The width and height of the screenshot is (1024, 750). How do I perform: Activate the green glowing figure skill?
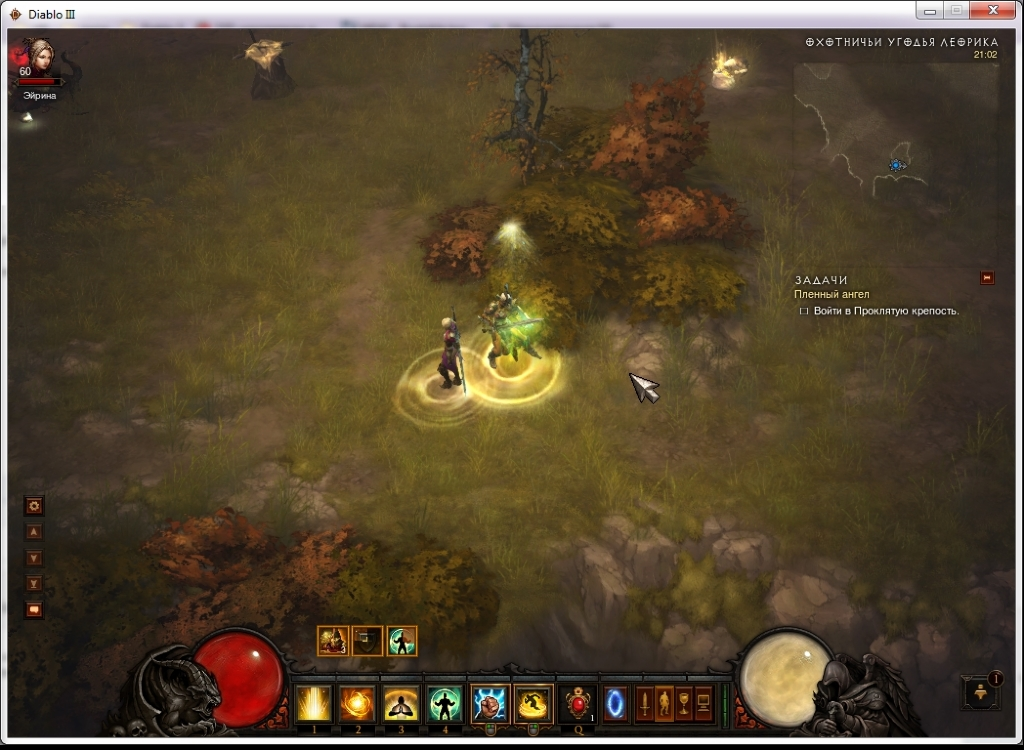[x=445, y=704]
